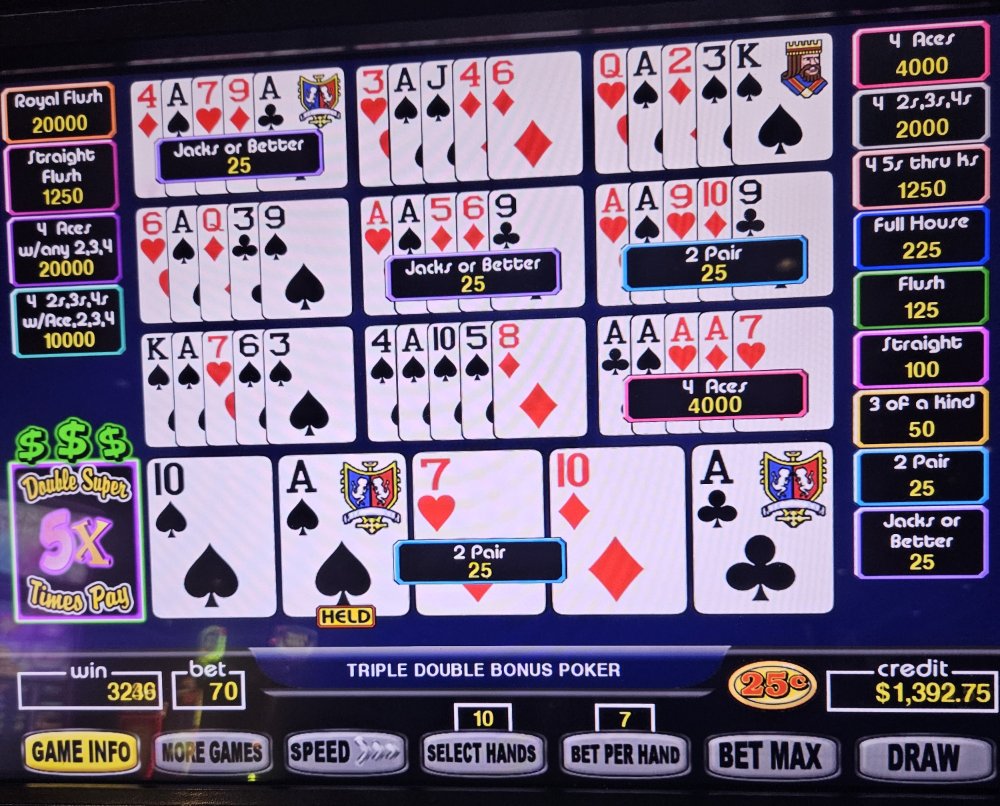
Task: Hold the ten of diamonds card
Action: tap(617, 530)
